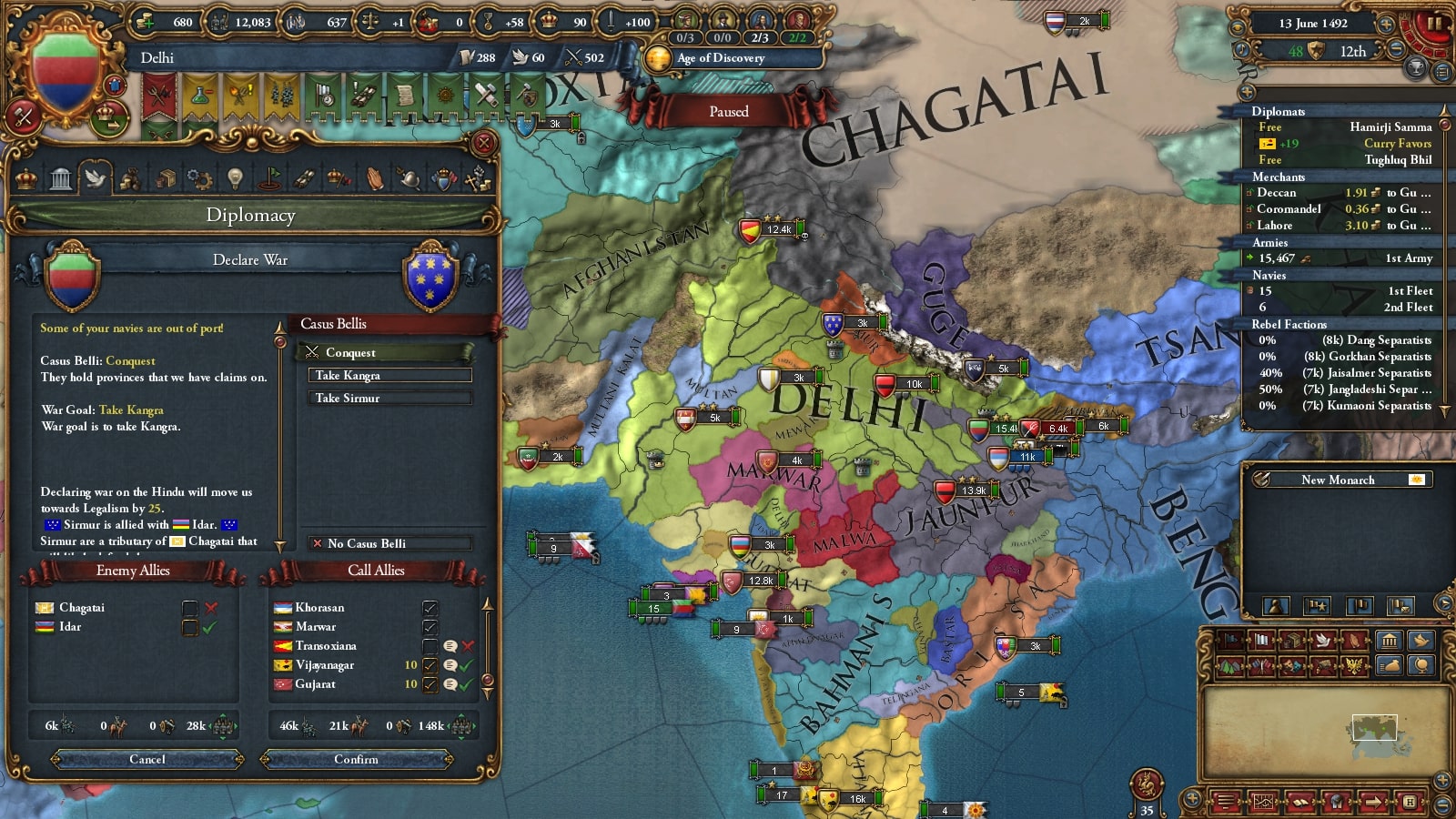Open the New Monarch notification
The height and width of the screenshot is (819, 1456).
(1338, 480)
